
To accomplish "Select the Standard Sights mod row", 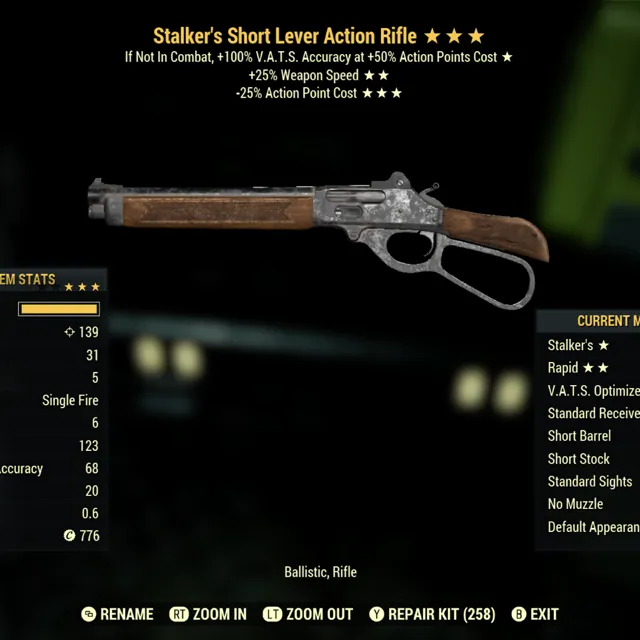I will point(589,482).
